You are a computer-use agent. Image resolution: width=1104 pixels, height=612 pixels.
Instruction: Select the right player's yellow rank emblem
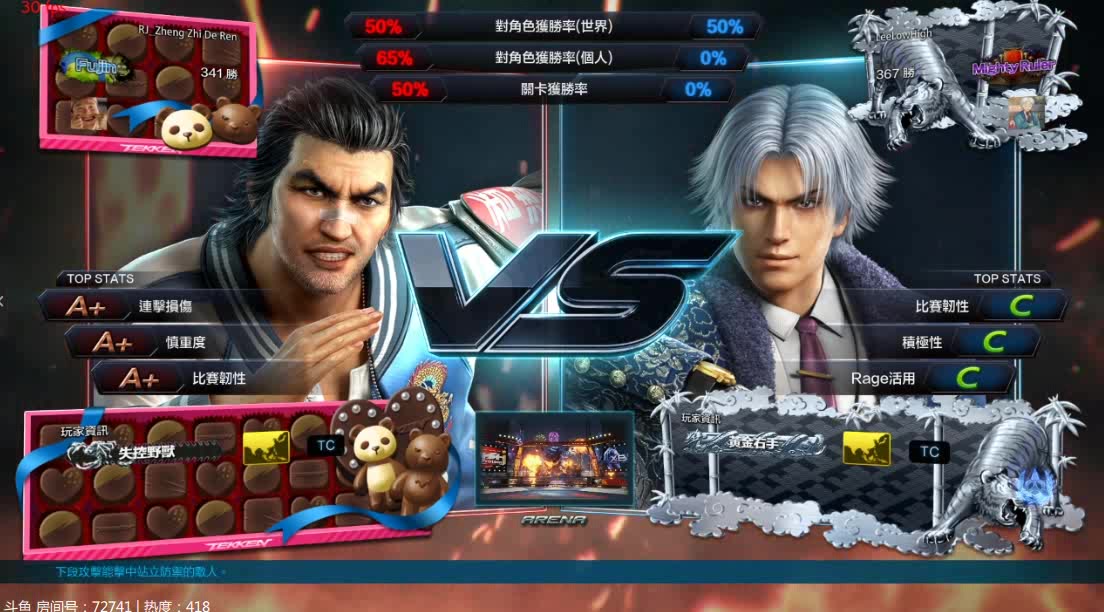coord(866,449)
